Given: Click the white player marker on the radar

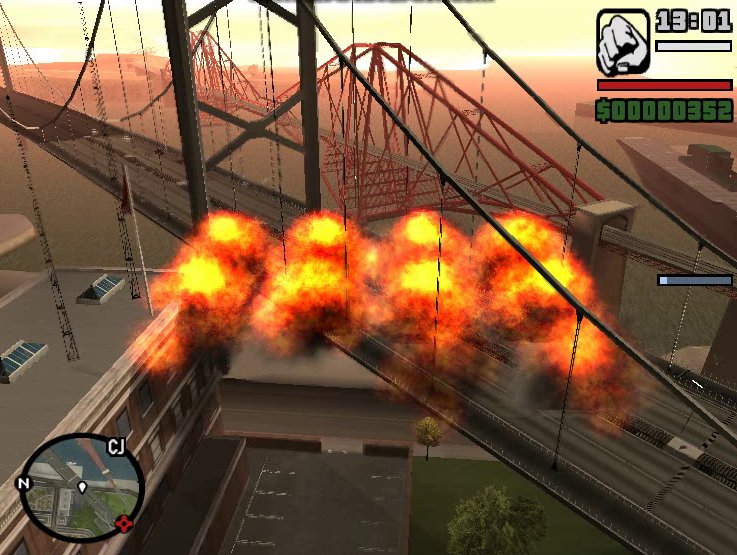Looking at the screenshot, I should pos(82,488).
